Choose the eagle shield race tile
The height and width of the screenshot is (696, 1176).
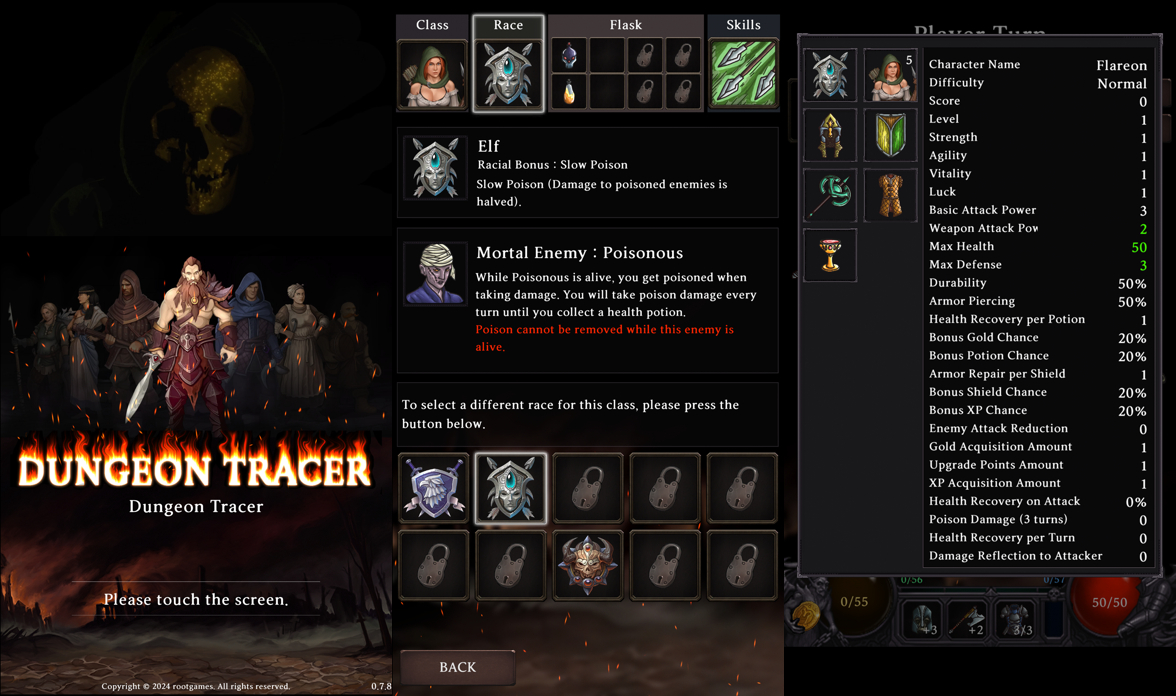coord(434,488)
